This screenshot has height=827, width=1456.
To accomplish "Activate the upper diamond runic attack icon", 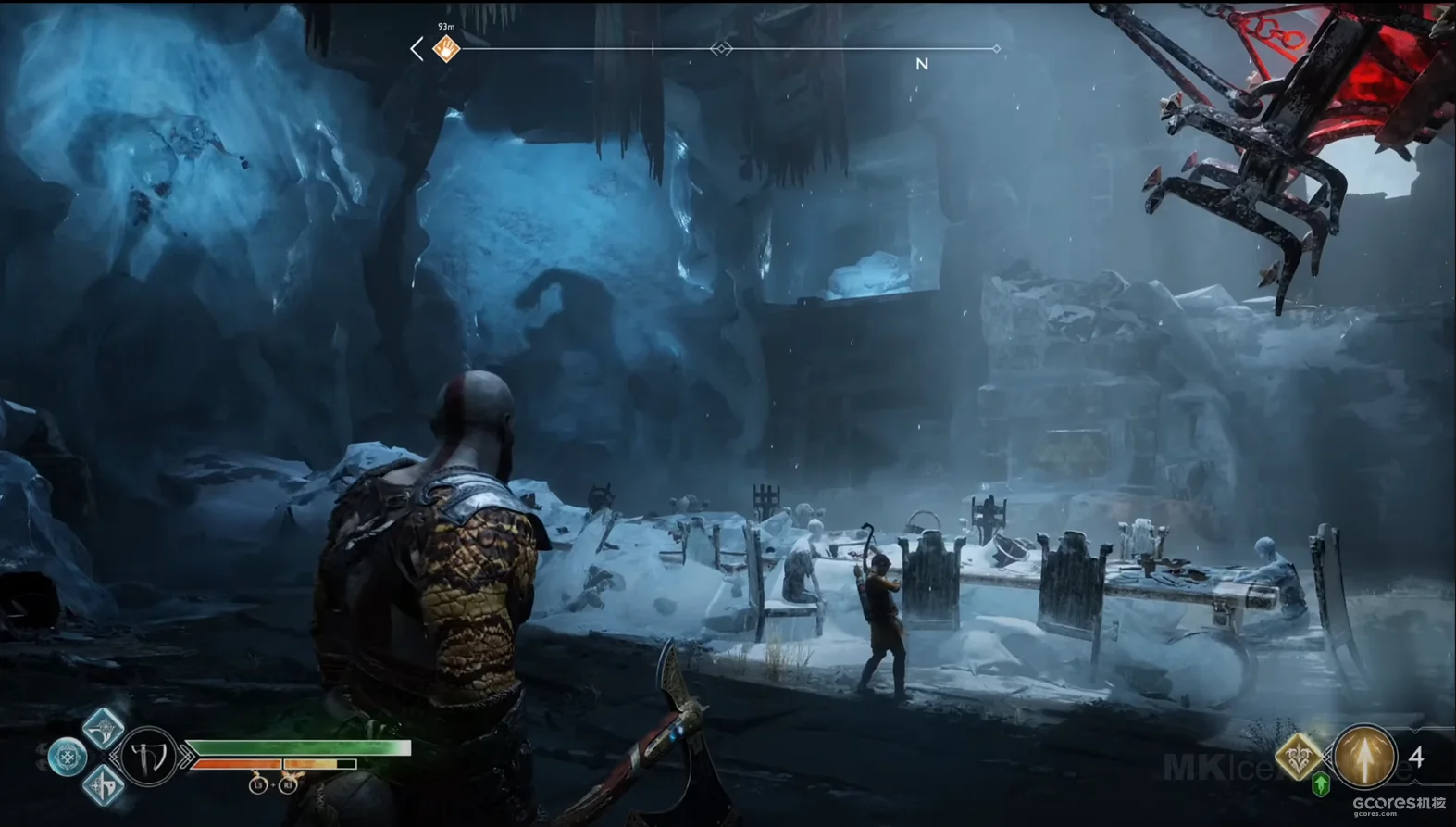I will click(104, 727).
